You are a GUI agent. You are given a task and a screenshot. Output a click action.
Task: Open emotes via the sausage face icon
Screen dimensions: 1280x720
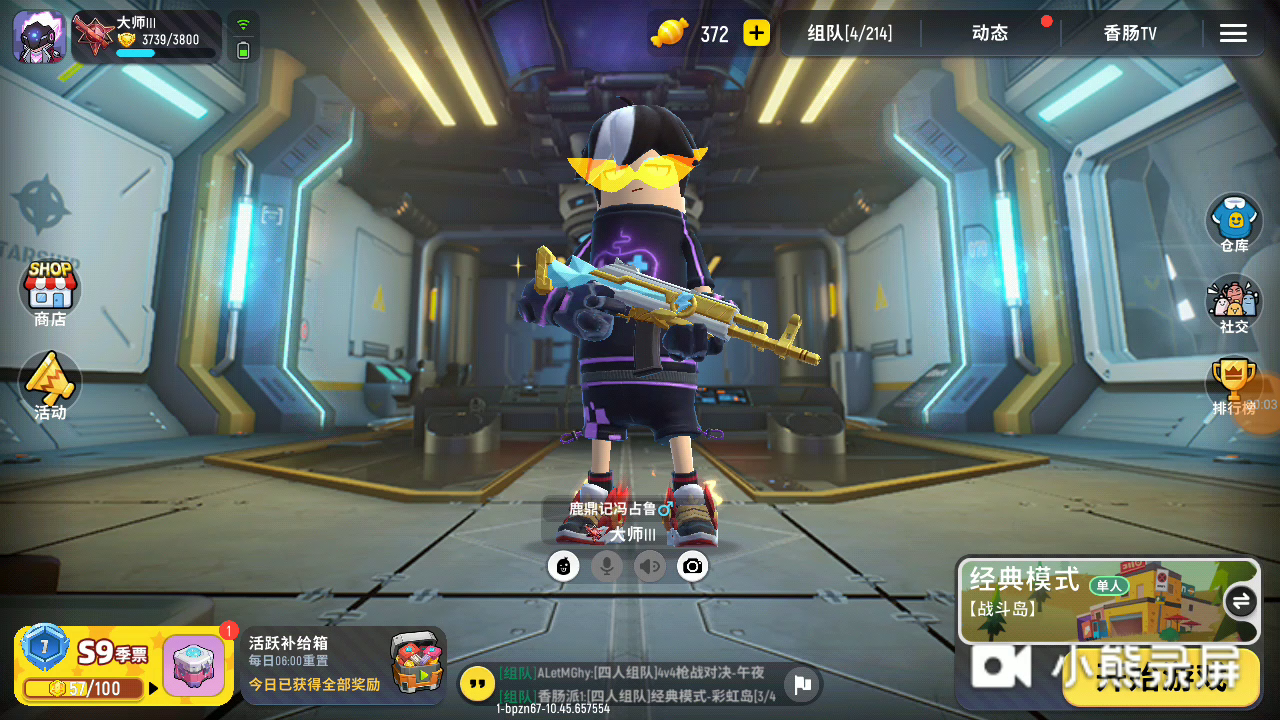point(564,566)
